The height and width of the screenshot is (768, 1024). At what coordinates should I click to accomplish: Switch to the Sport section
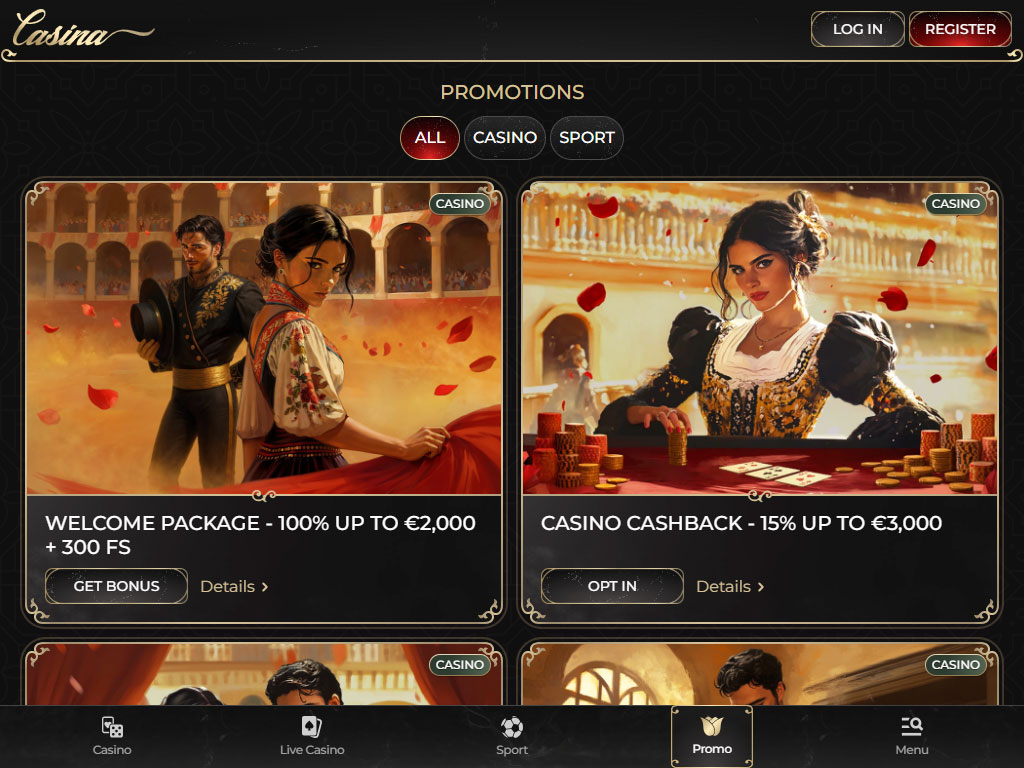coord(512,736)
